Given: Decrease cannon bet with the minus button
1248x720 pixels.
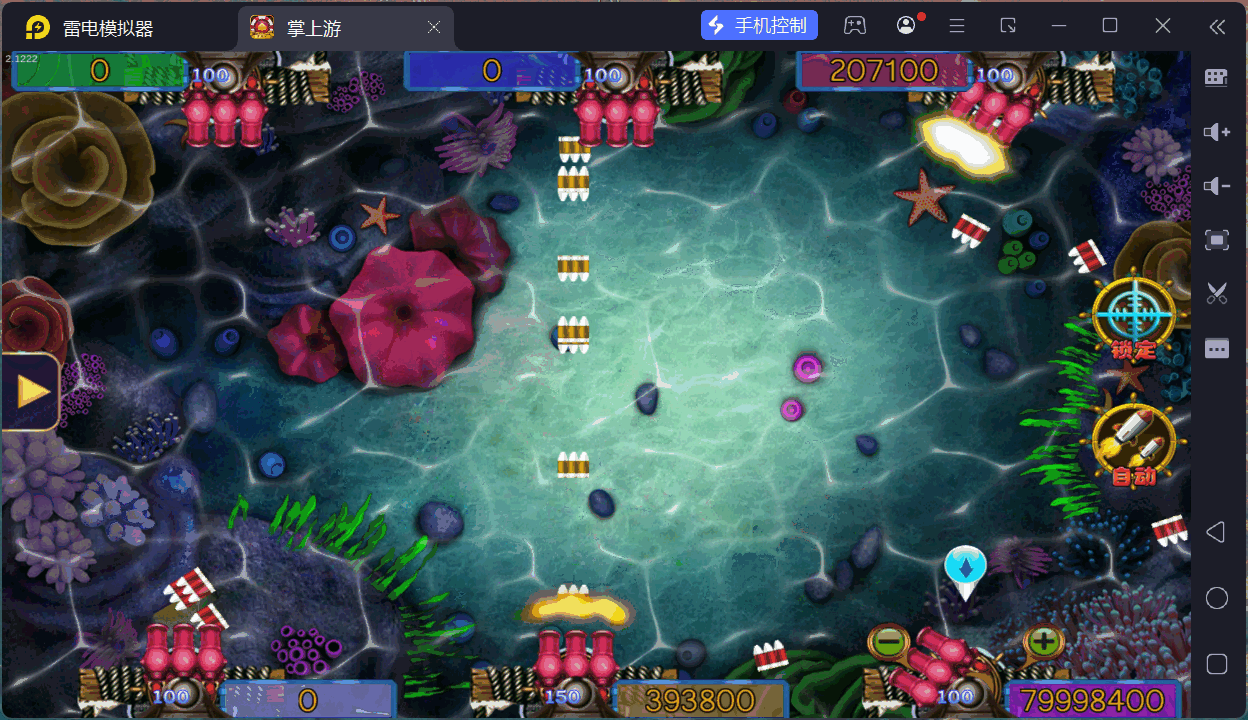Looking at the screenshot, I should 887,640.
